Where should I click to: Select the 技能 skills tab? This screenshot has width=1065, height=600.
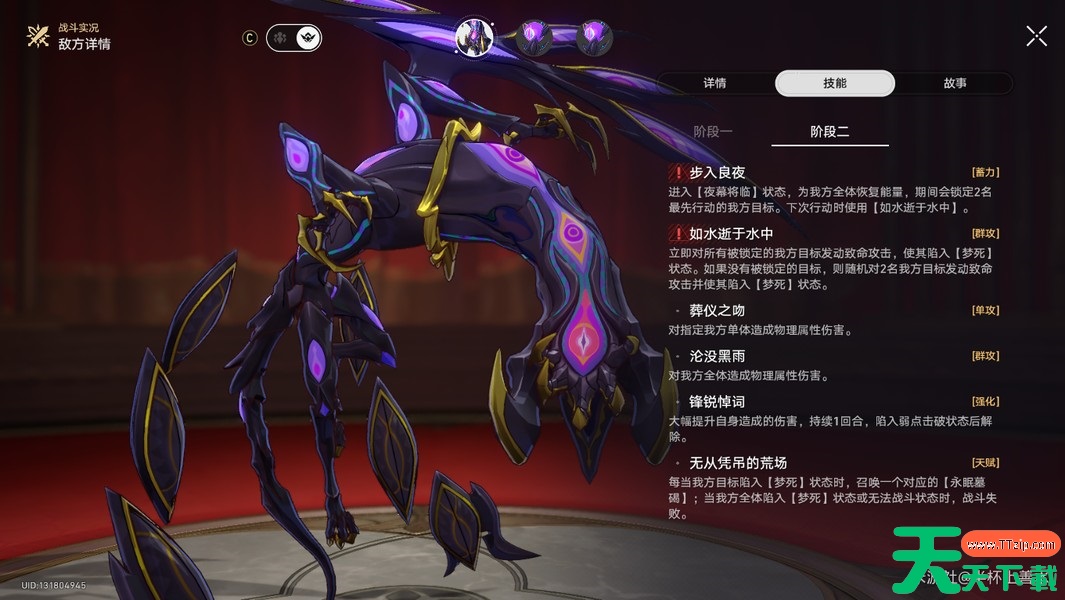835,83
